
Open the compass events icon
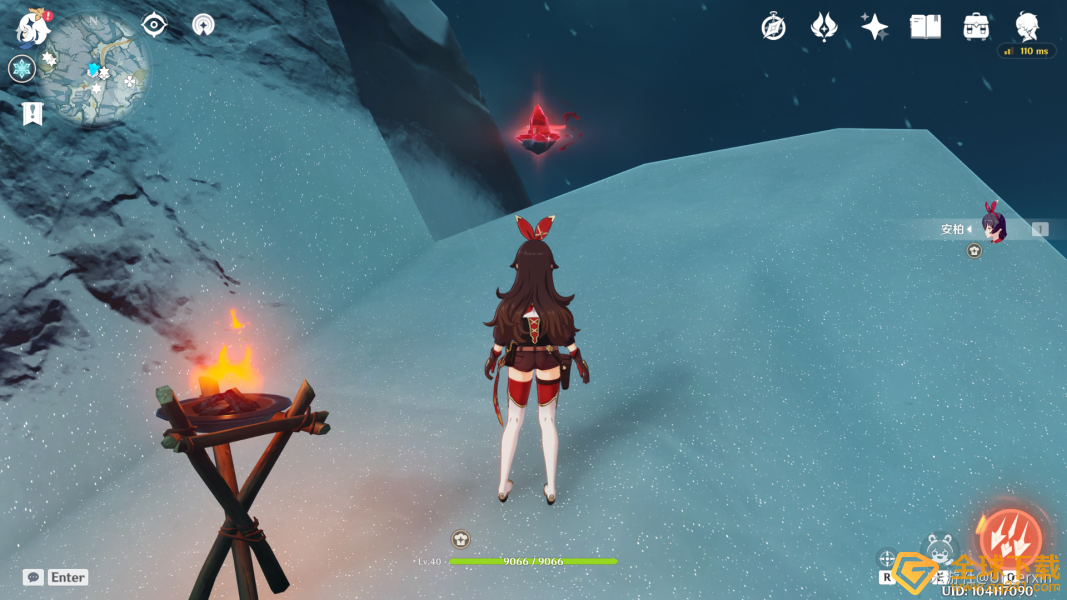(773, 27)
